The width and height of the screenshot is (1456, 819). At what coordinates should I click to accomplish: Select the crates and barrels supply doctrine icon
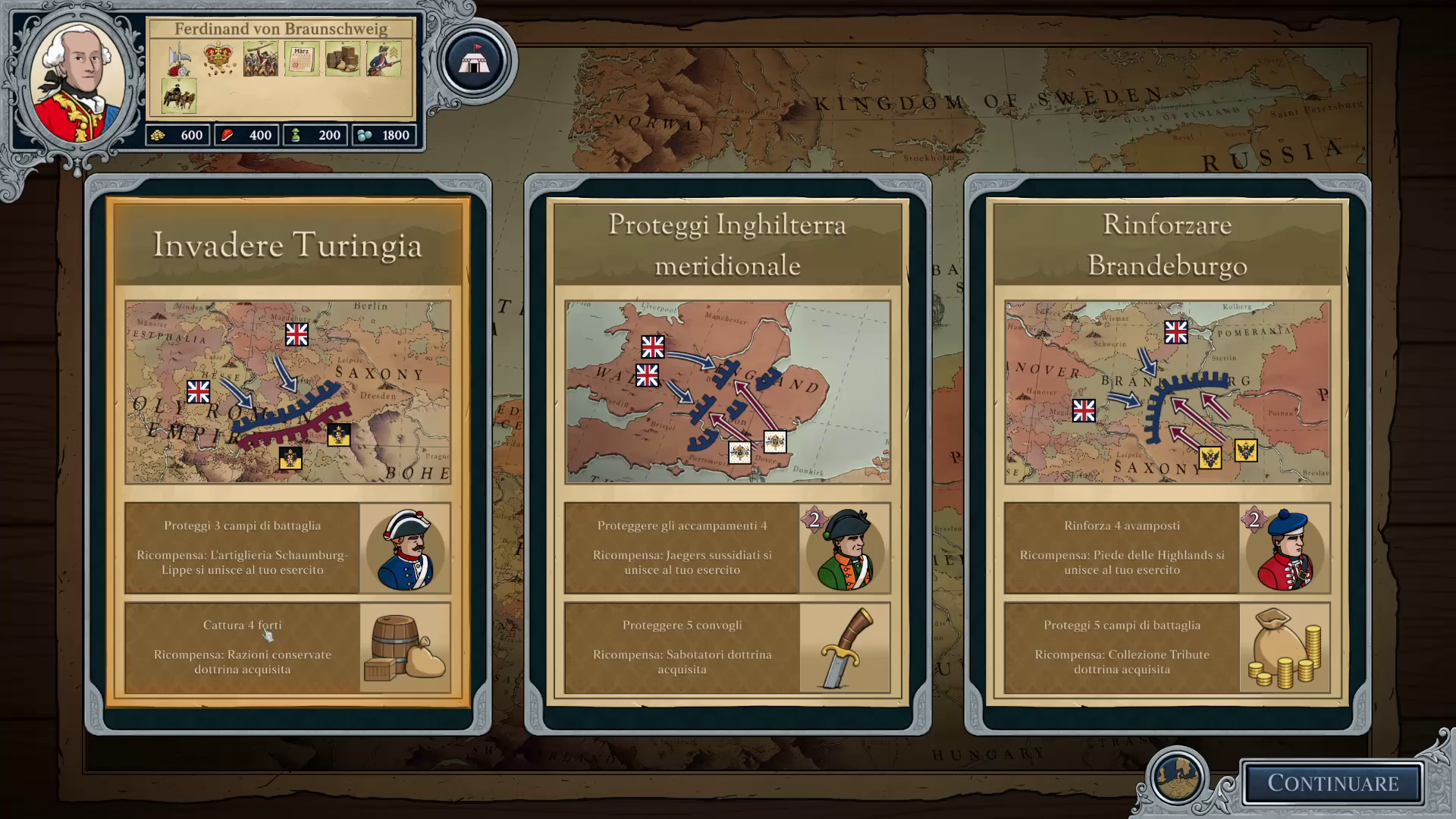(342, 59)
